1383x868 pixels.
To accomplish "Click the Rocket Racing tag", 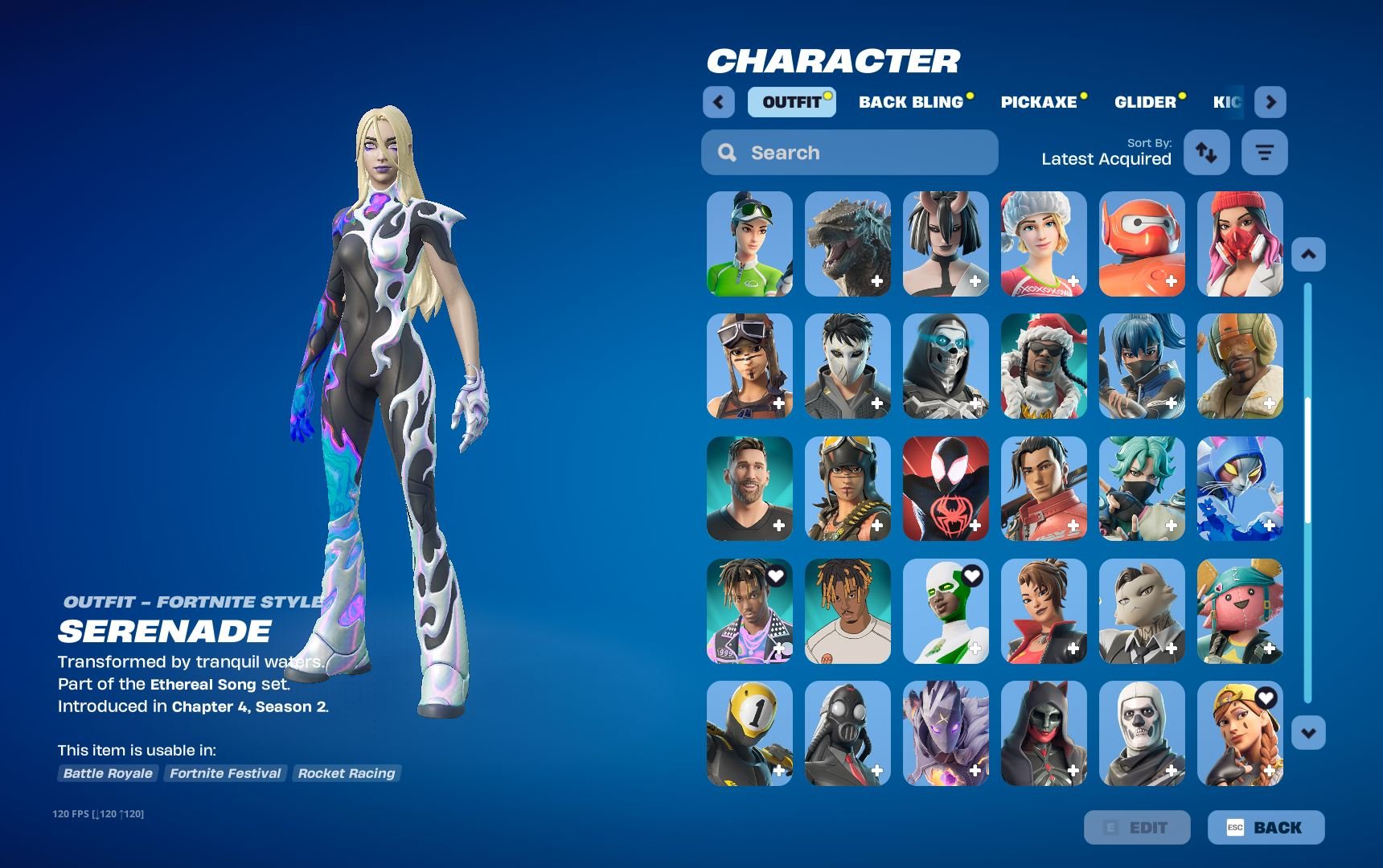I will 347,773.
